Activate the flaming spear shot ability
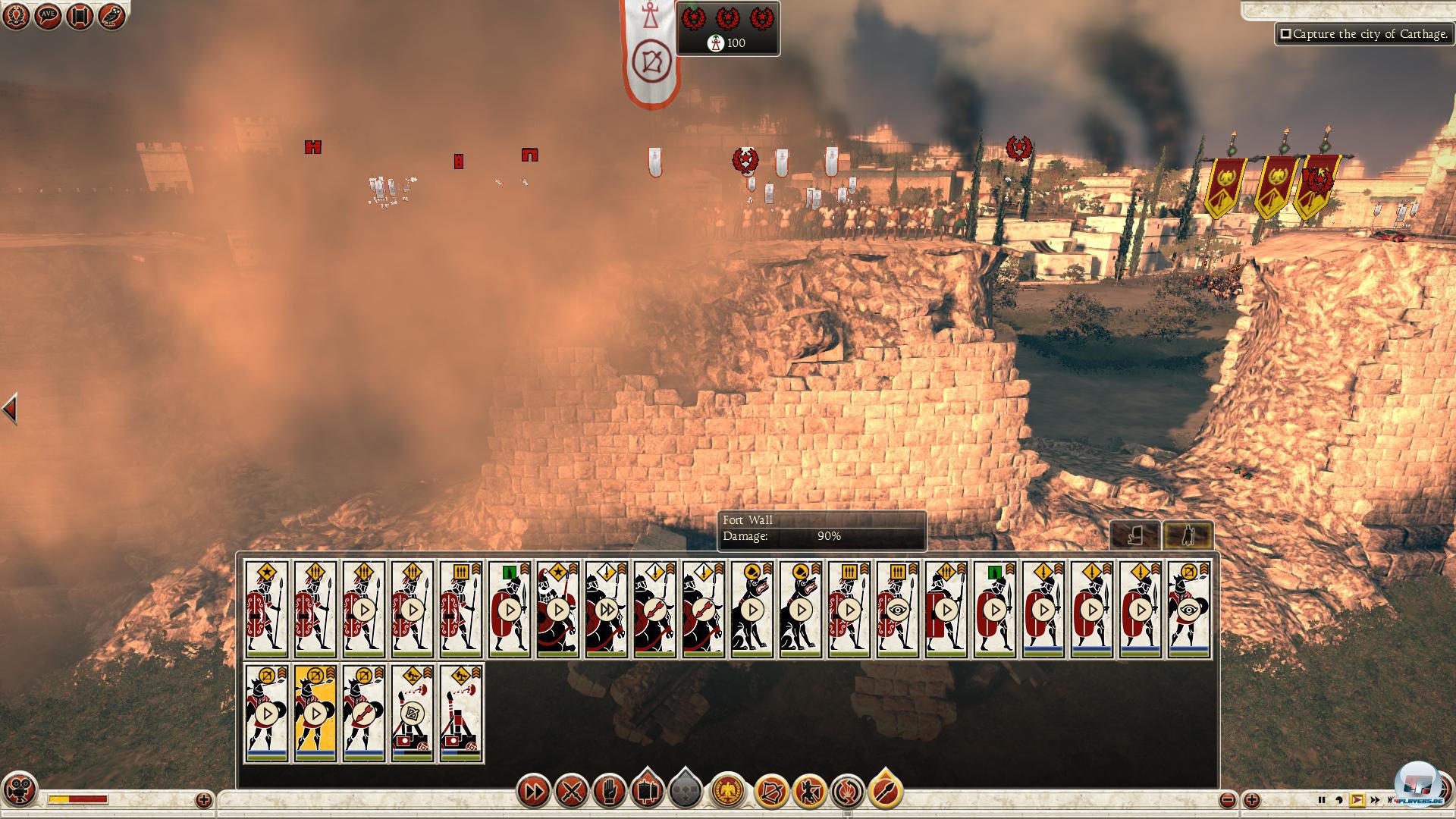Screen dimensions: 1456x819 pyautogui.click(x=885, y=792)
